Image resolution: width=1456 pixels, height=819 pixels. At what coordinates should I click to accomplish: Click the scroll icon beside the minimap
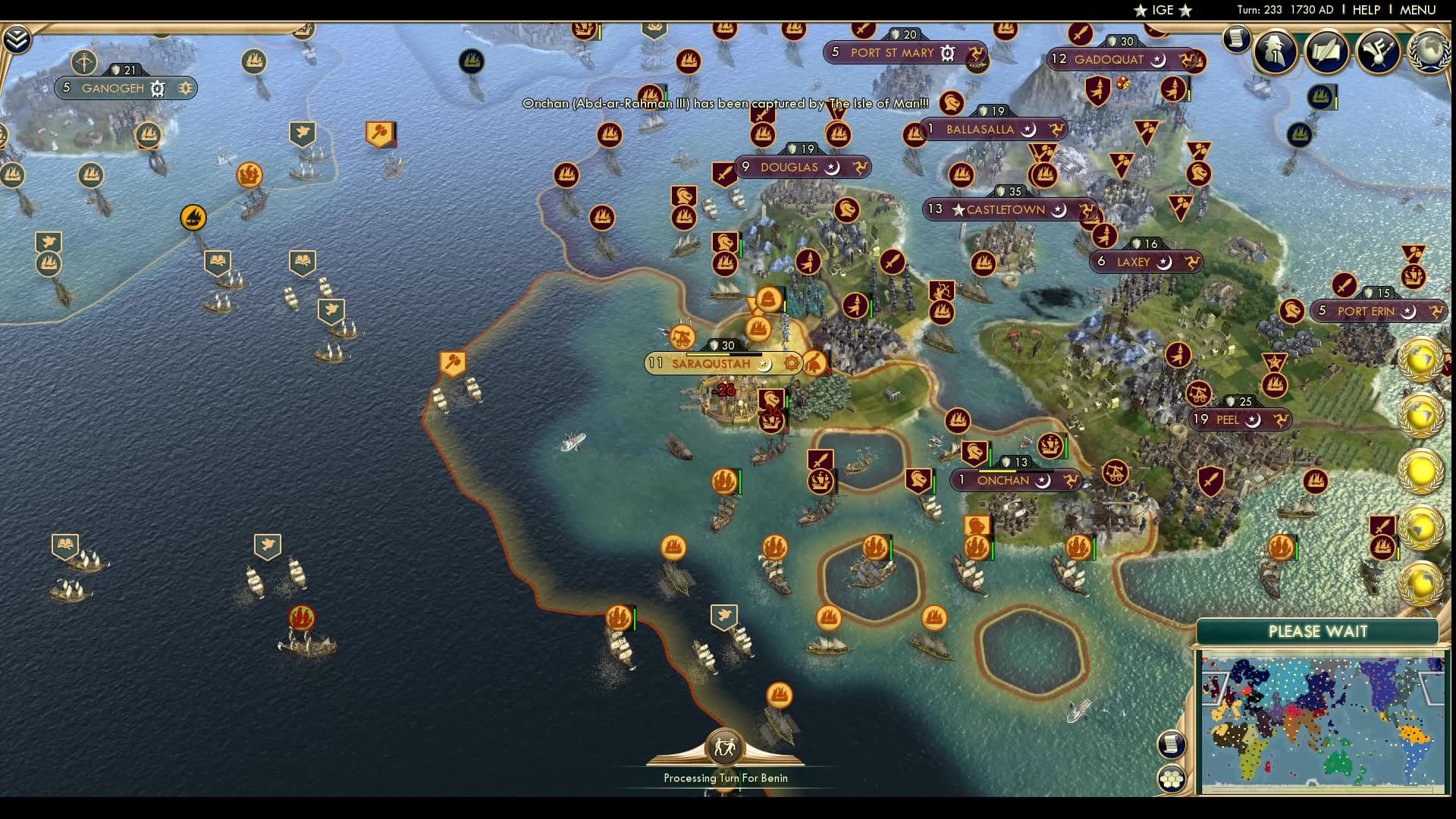click(1172, 744)
